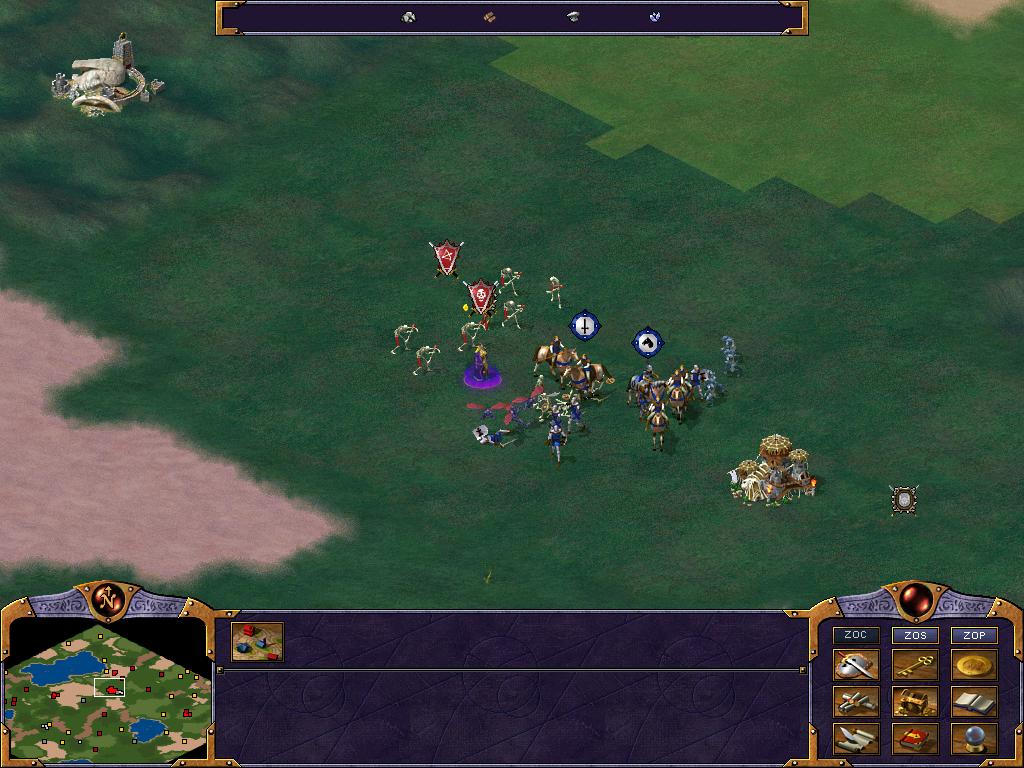The width and height of the screenshot is (1024, 768).
Task: Select the blue sword unit group marker
Action: (584, 326)
